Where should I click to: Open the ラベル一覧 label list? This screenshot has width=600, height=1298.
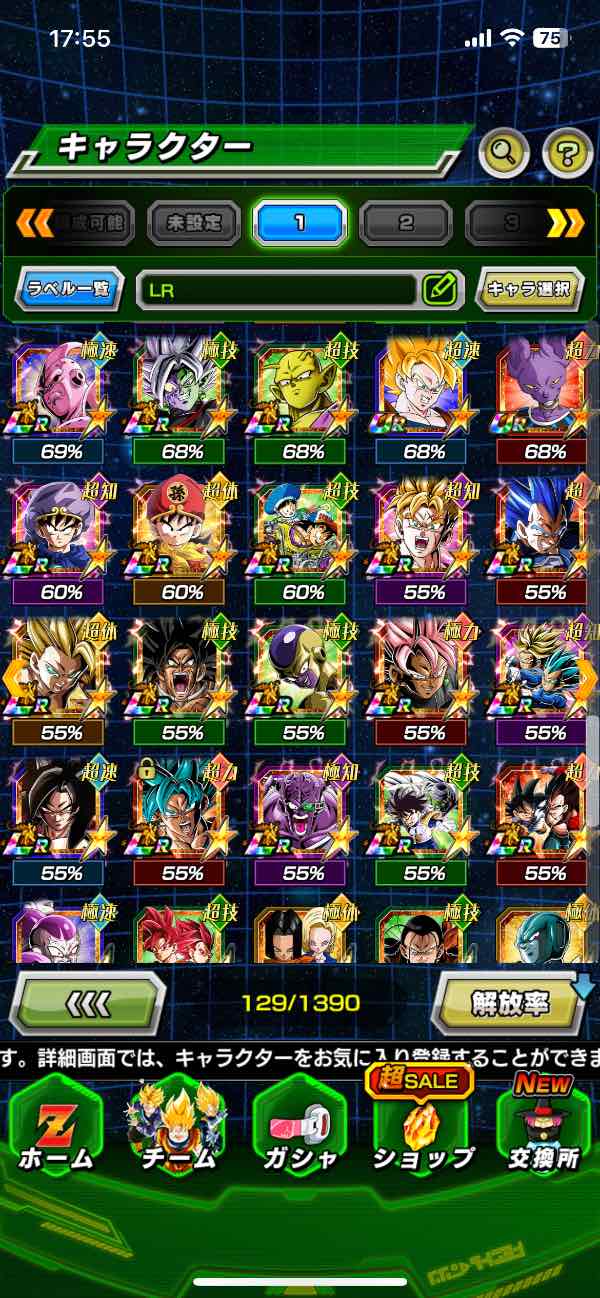pyautogui.click(x=70, y=290)
